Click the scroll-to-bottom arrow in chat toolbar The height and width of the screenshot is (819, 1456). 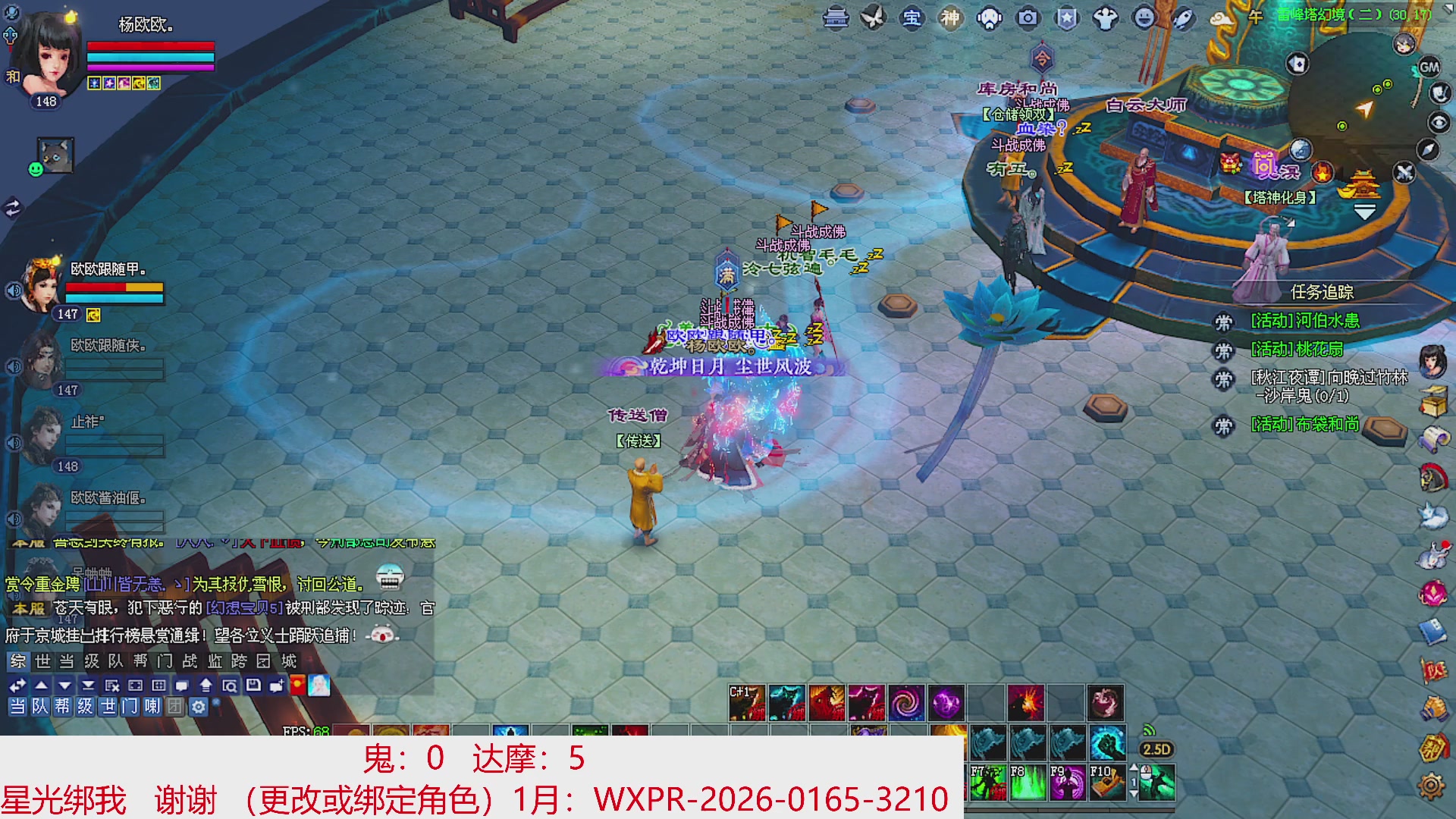coord(88,686)
